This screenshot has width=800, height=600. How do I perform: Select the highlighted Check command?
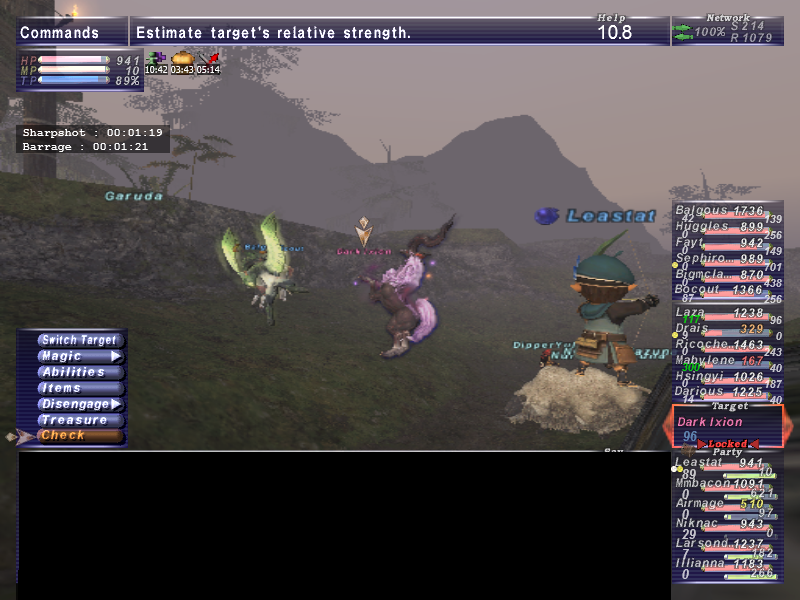[79, 436]
